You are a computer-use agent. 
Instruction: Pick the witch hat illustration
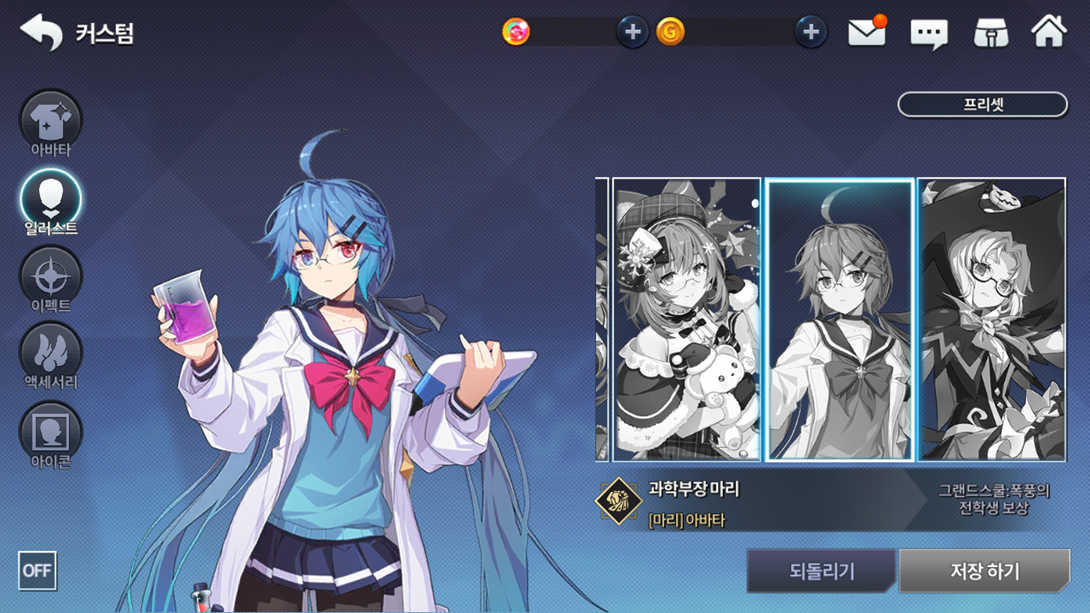click(x=991, y=319)
